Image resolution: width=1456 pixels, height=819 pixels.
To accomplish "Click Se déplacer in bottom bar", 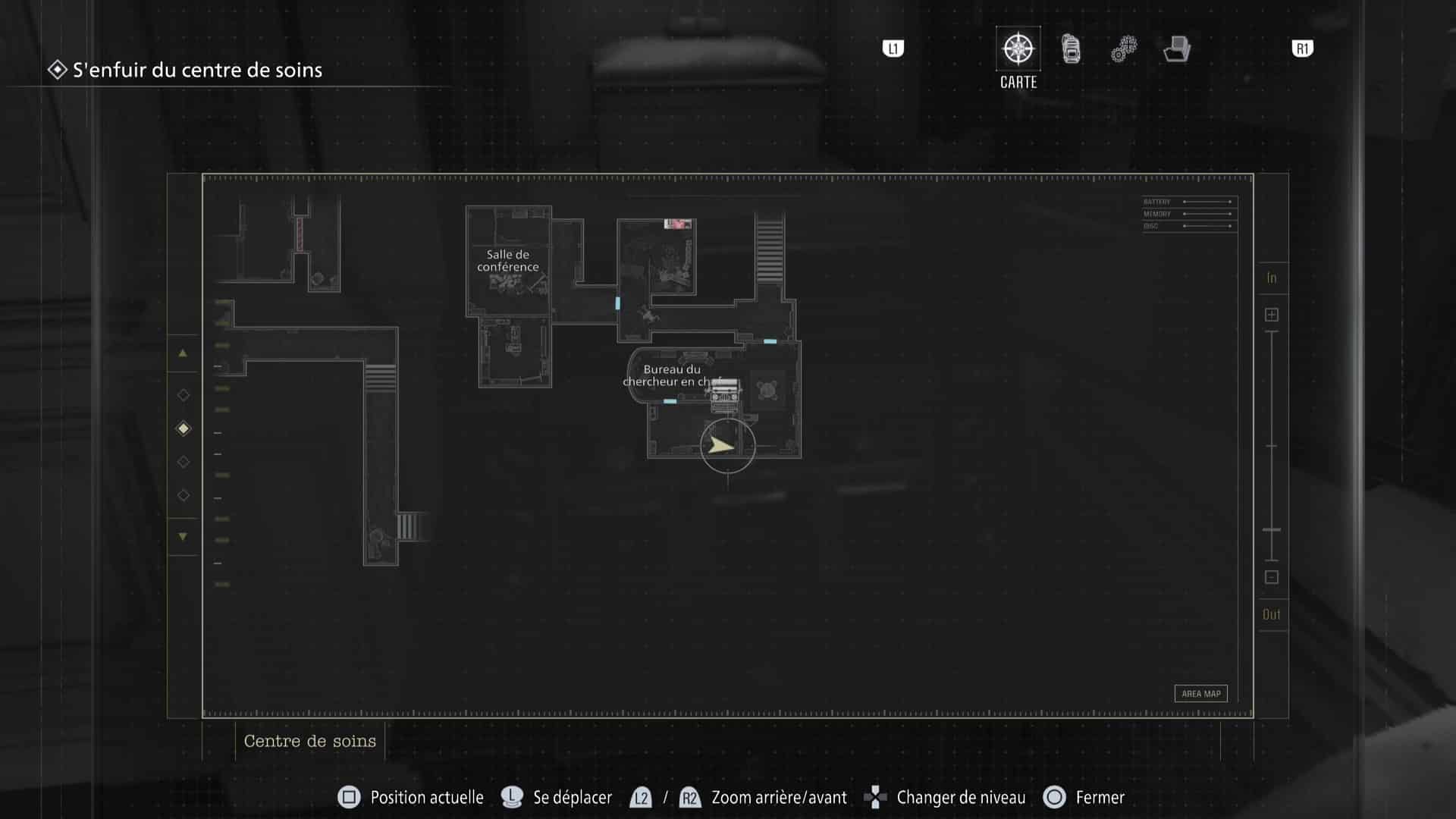I will (x=571, y=797).
